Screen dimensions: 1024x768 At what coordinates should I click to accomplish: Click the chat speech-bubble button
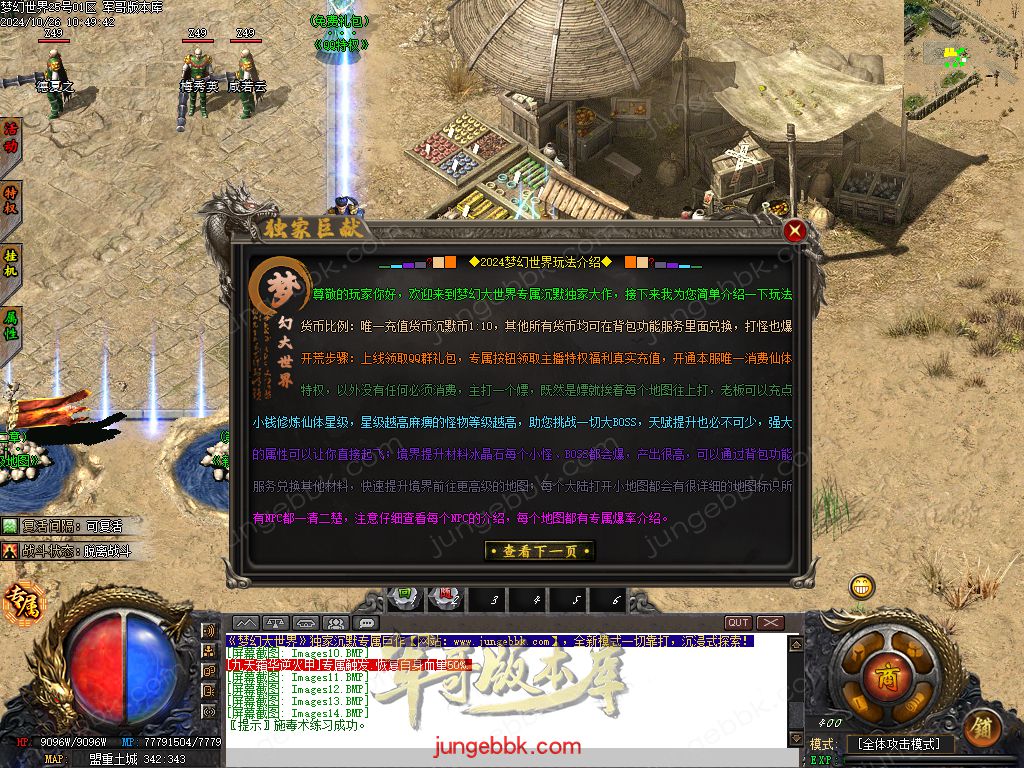coord(367,623)
